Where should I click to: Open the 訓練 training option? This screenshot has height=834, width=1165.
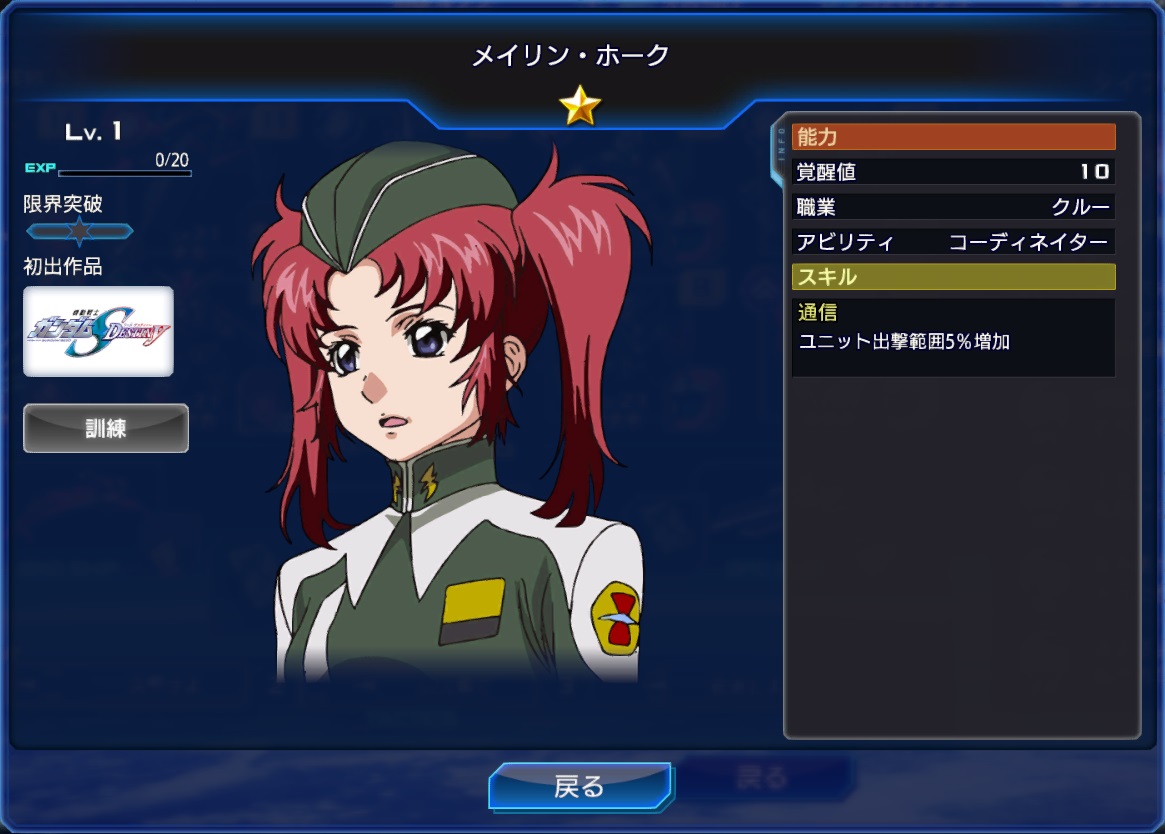[x=106, y=428]
